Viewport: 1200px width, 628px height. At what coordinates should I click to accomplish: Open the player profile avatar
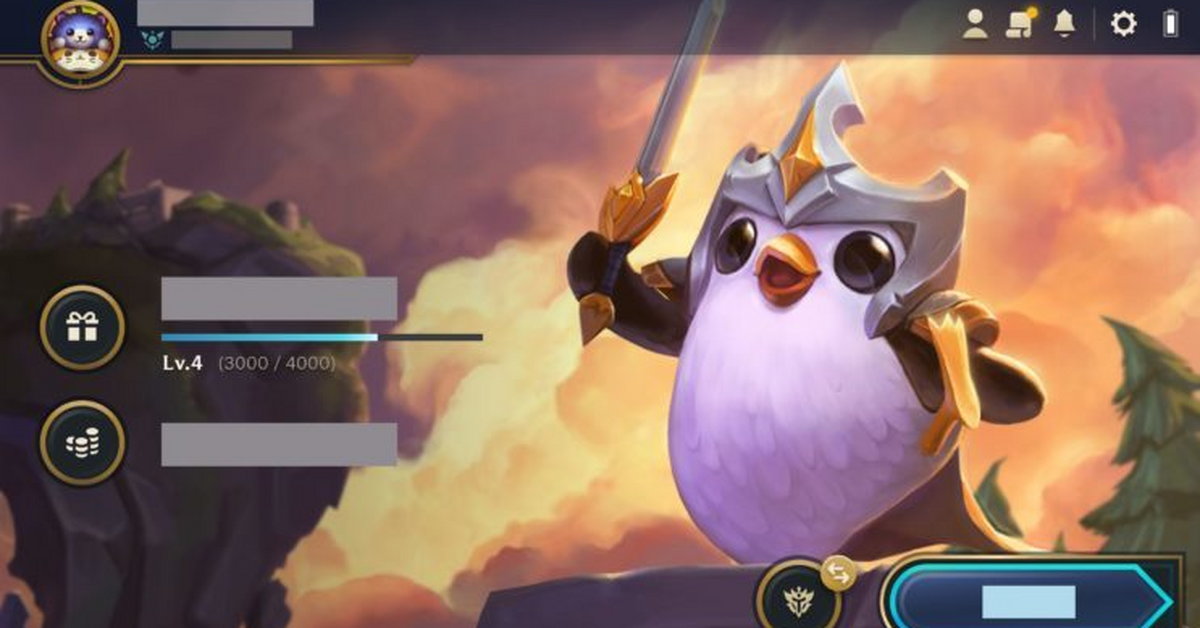click(x=80, y=40)
